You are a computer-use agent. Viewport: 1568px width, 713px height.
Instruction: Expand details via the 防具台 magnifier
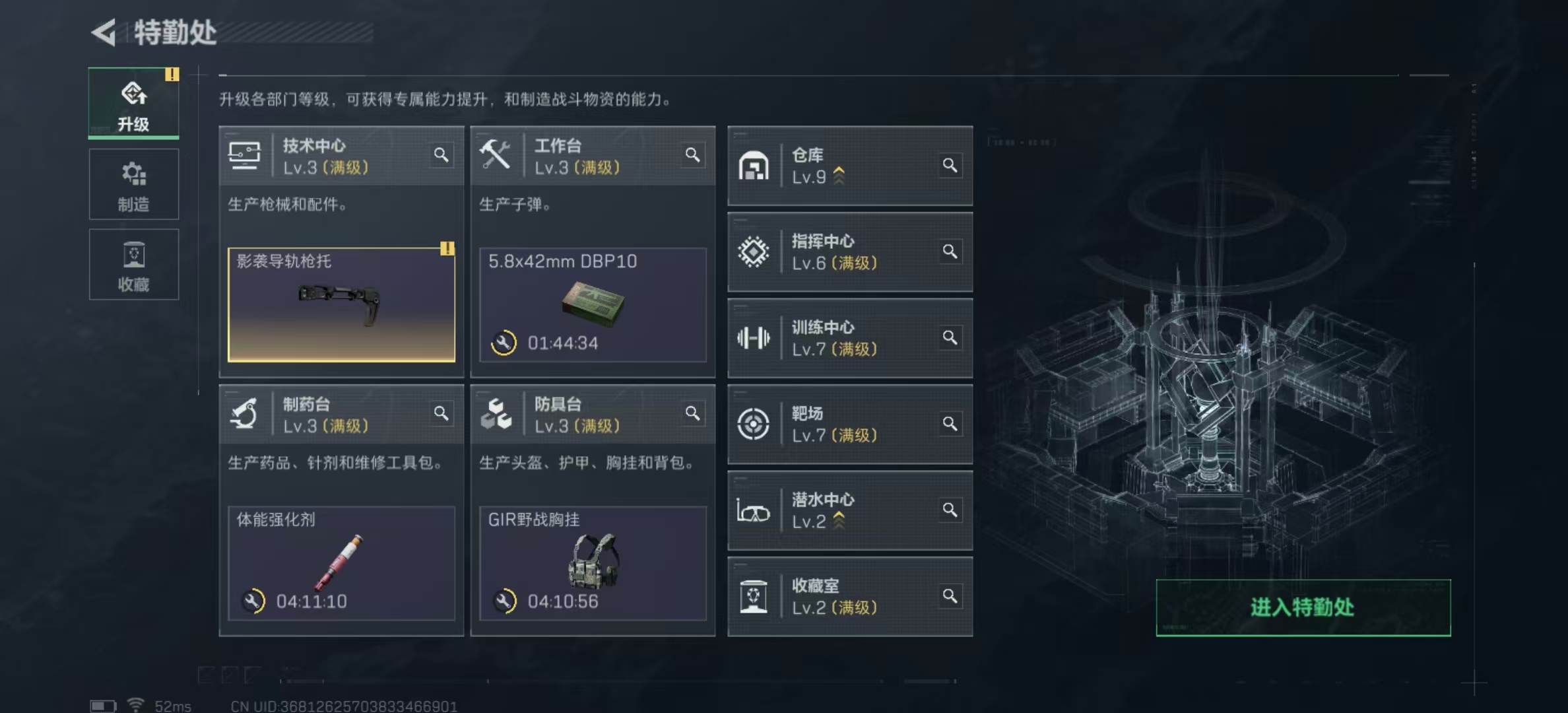click(x=694, y=414)
